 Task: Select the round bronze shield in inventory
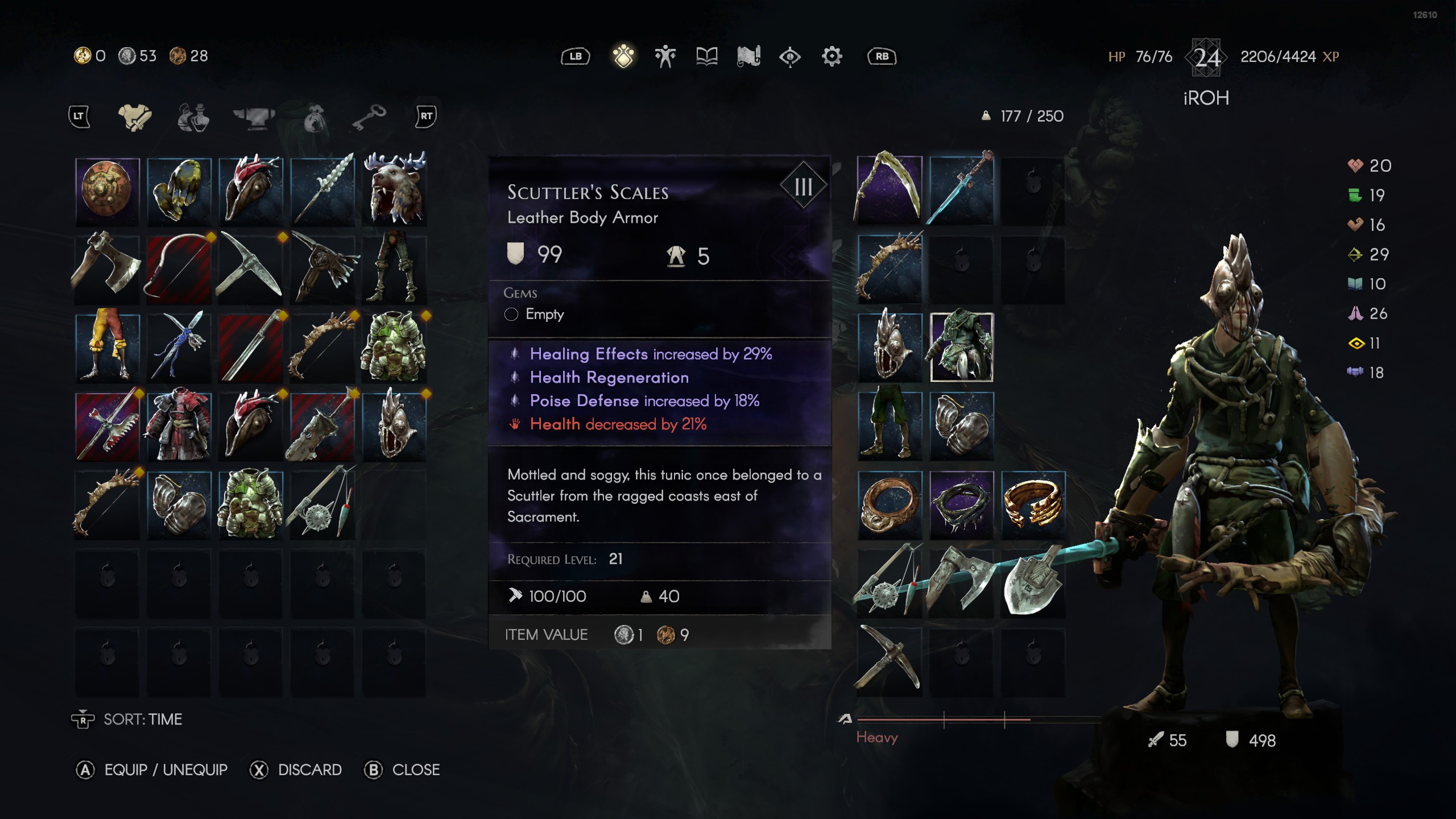tap(107, 190)
